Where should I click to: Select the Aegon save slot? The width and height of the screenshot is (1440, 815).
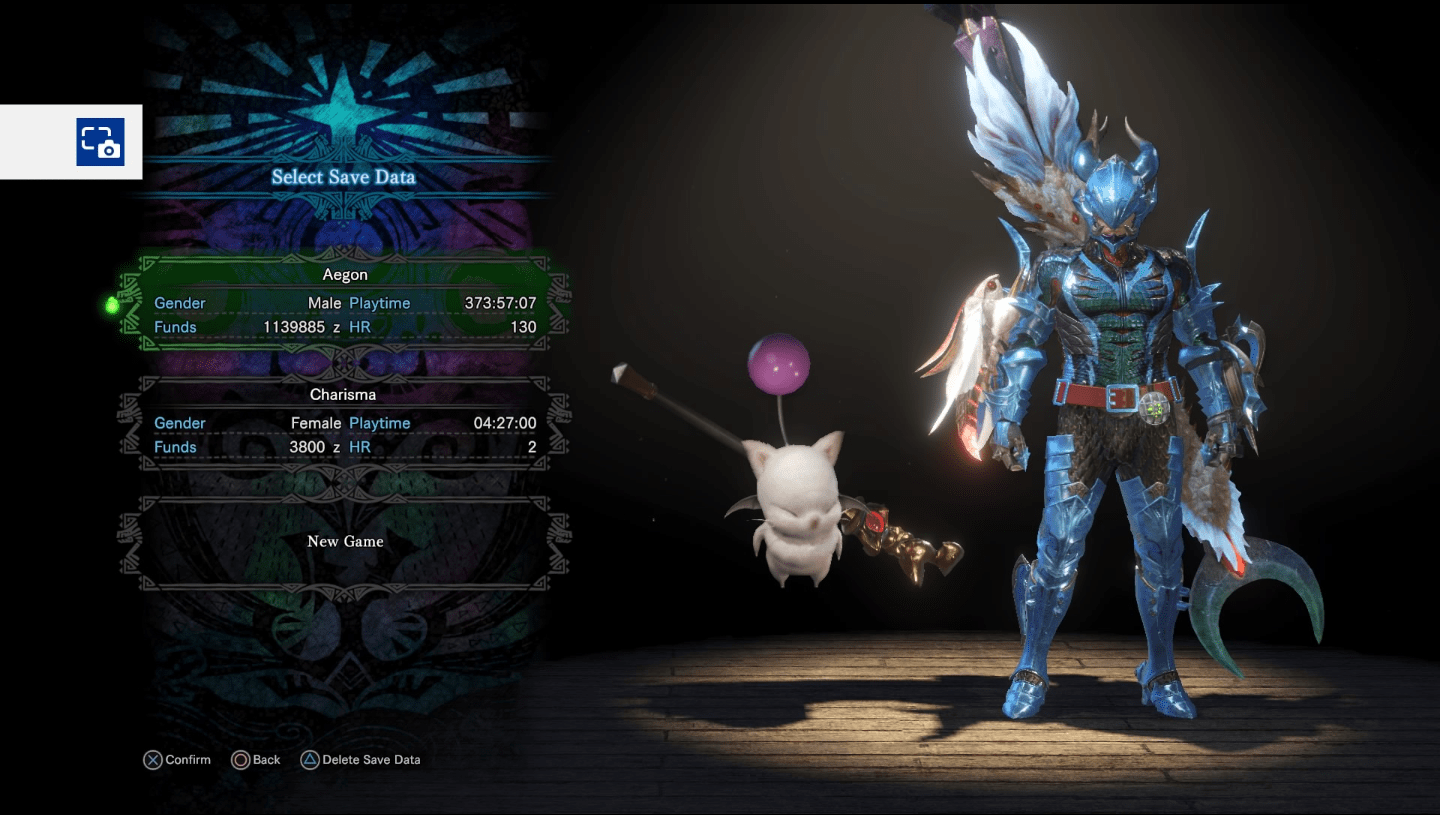tap(343, 300)
